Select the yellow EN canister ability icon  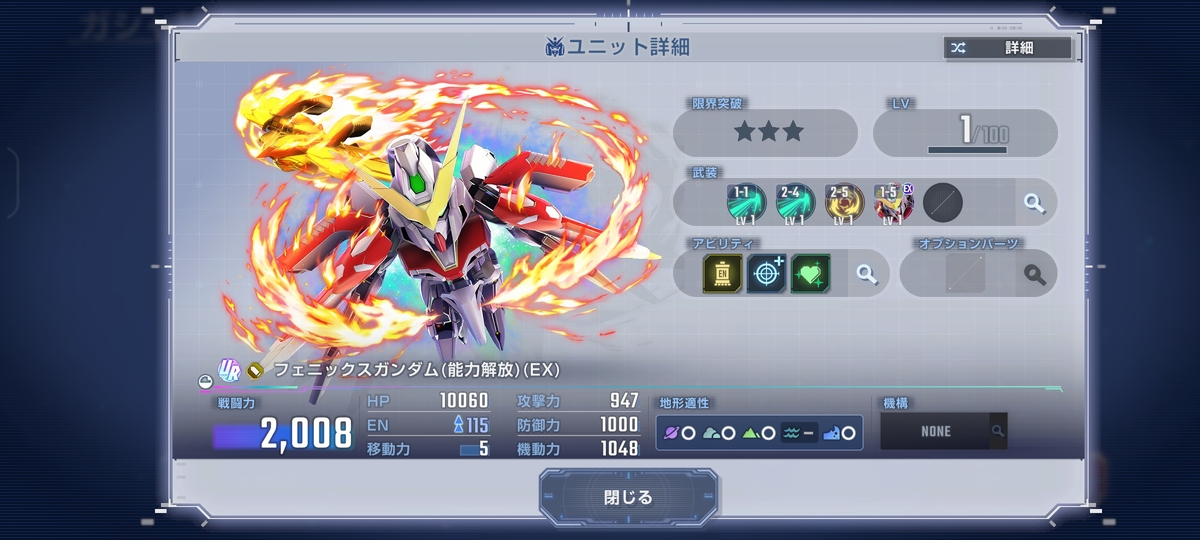pos(722,273)
